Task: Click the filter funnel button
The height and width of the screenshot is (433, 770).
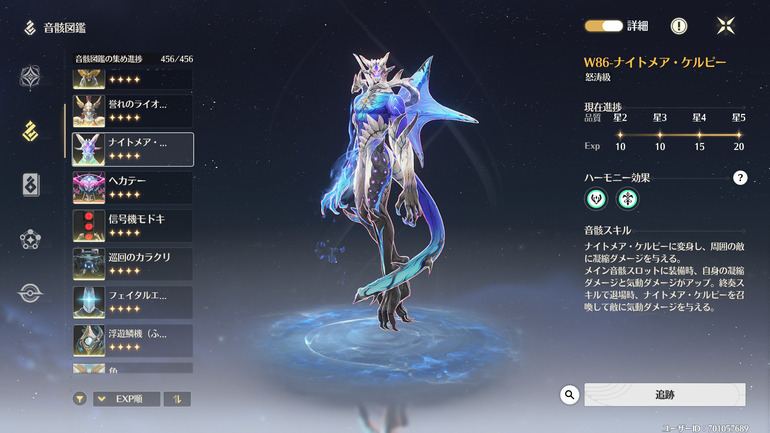Action: pyautogui.click(x=80, y=399)
